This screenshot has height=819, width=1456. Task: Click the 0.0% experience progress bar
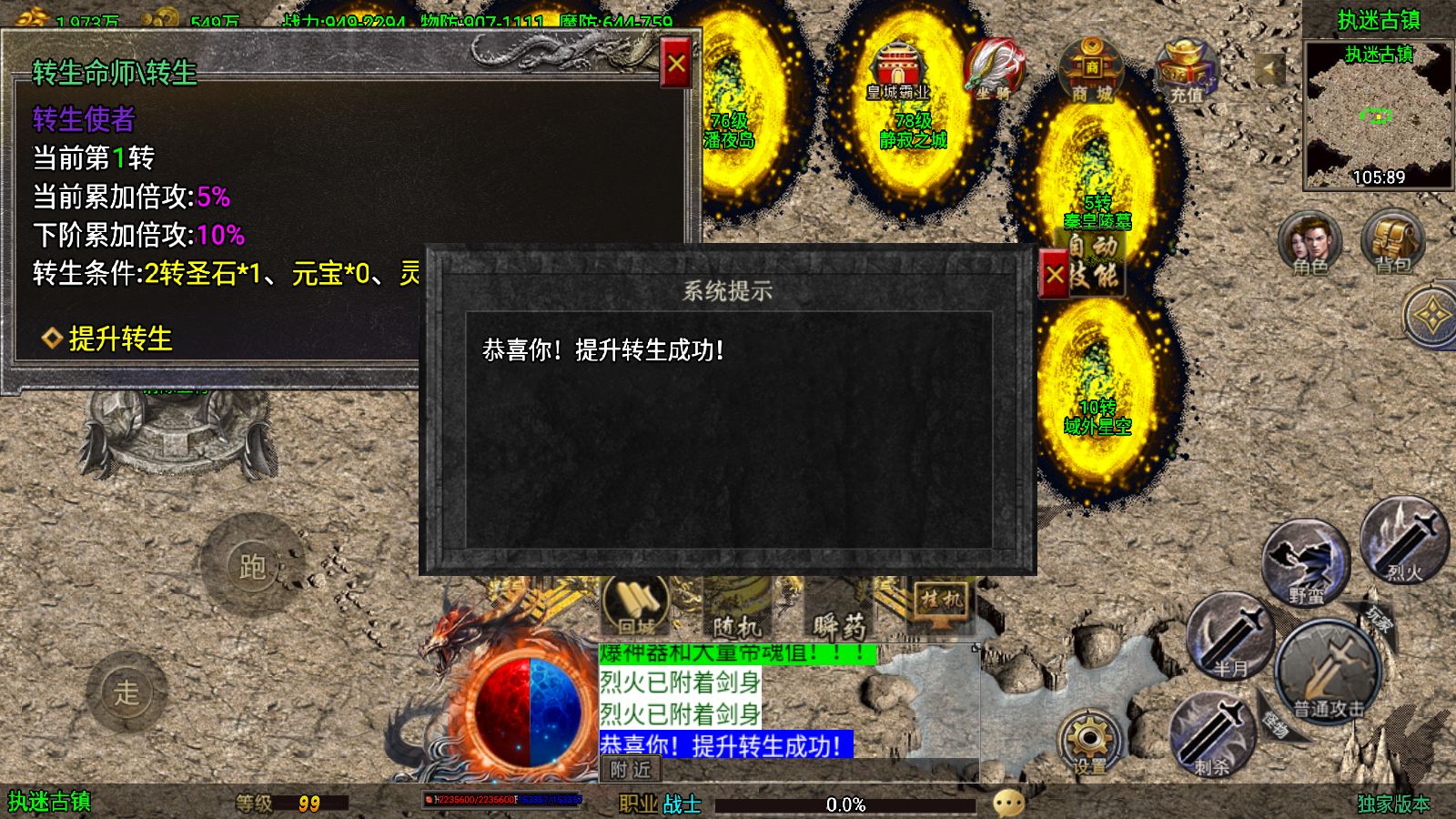846,804
